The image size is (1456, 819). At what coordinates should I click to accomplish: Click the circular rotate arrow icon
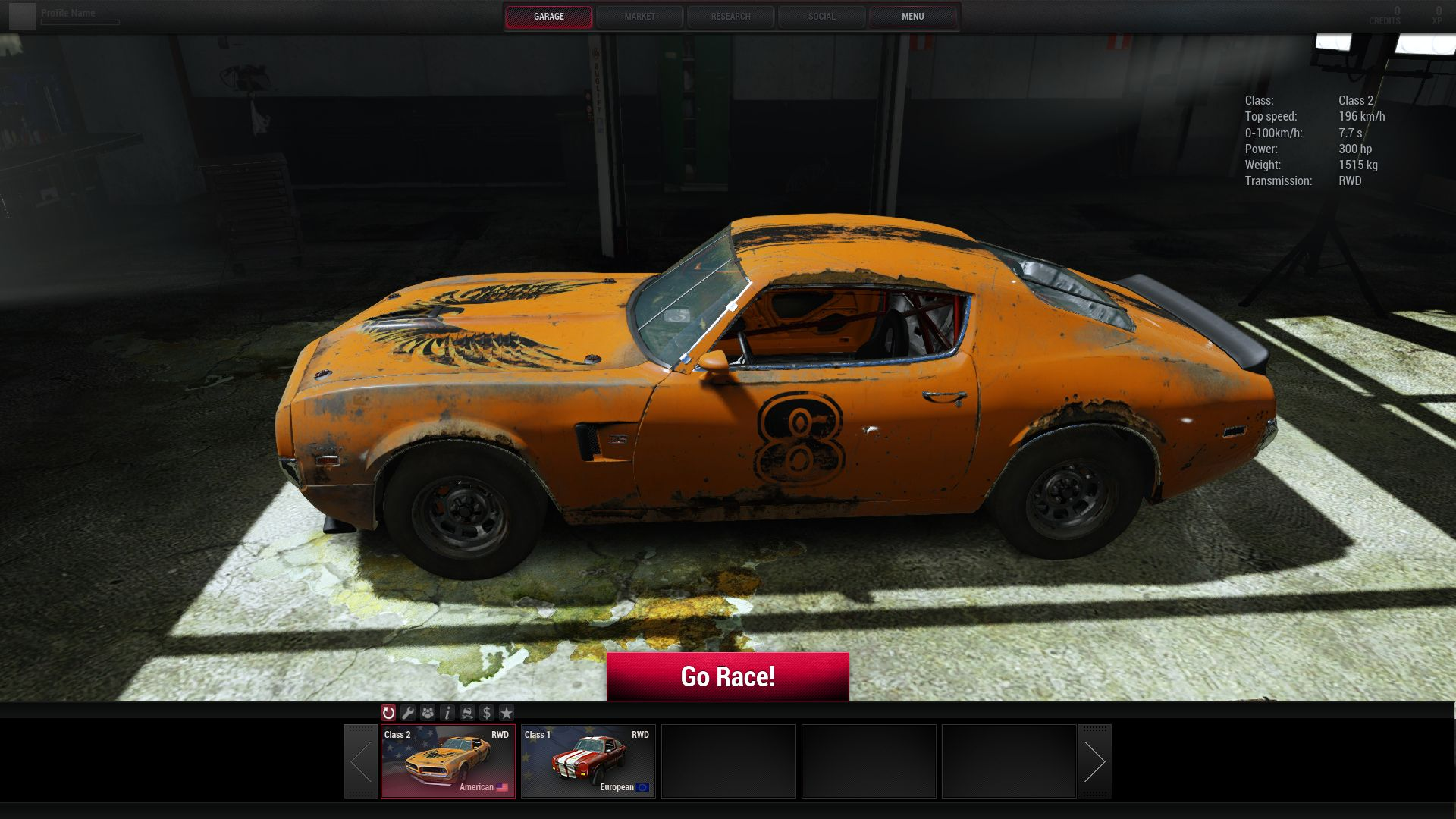[x=388, y=713]
